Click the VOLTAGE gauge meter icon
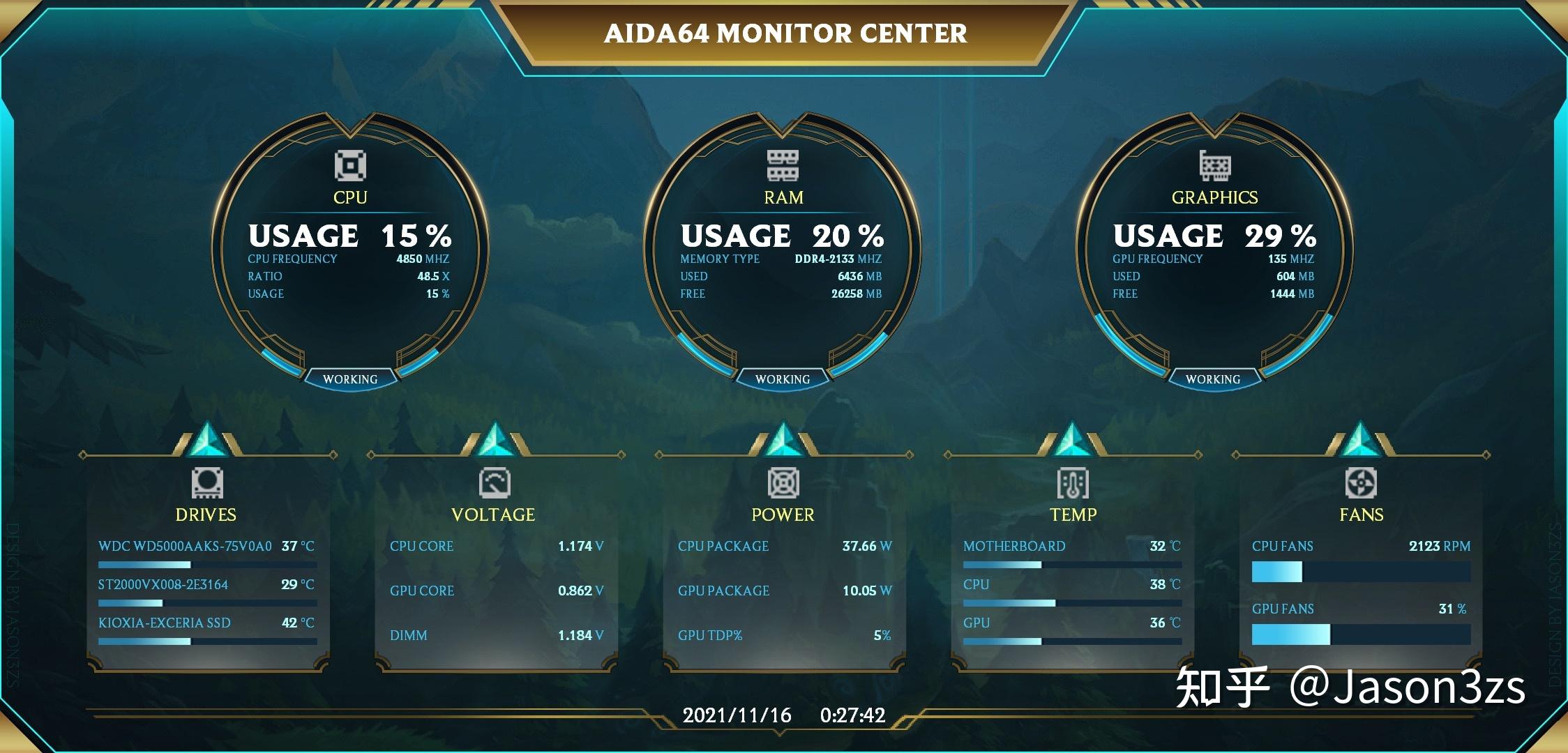Viewport: 1568px width, 753px height. [495, 484]
